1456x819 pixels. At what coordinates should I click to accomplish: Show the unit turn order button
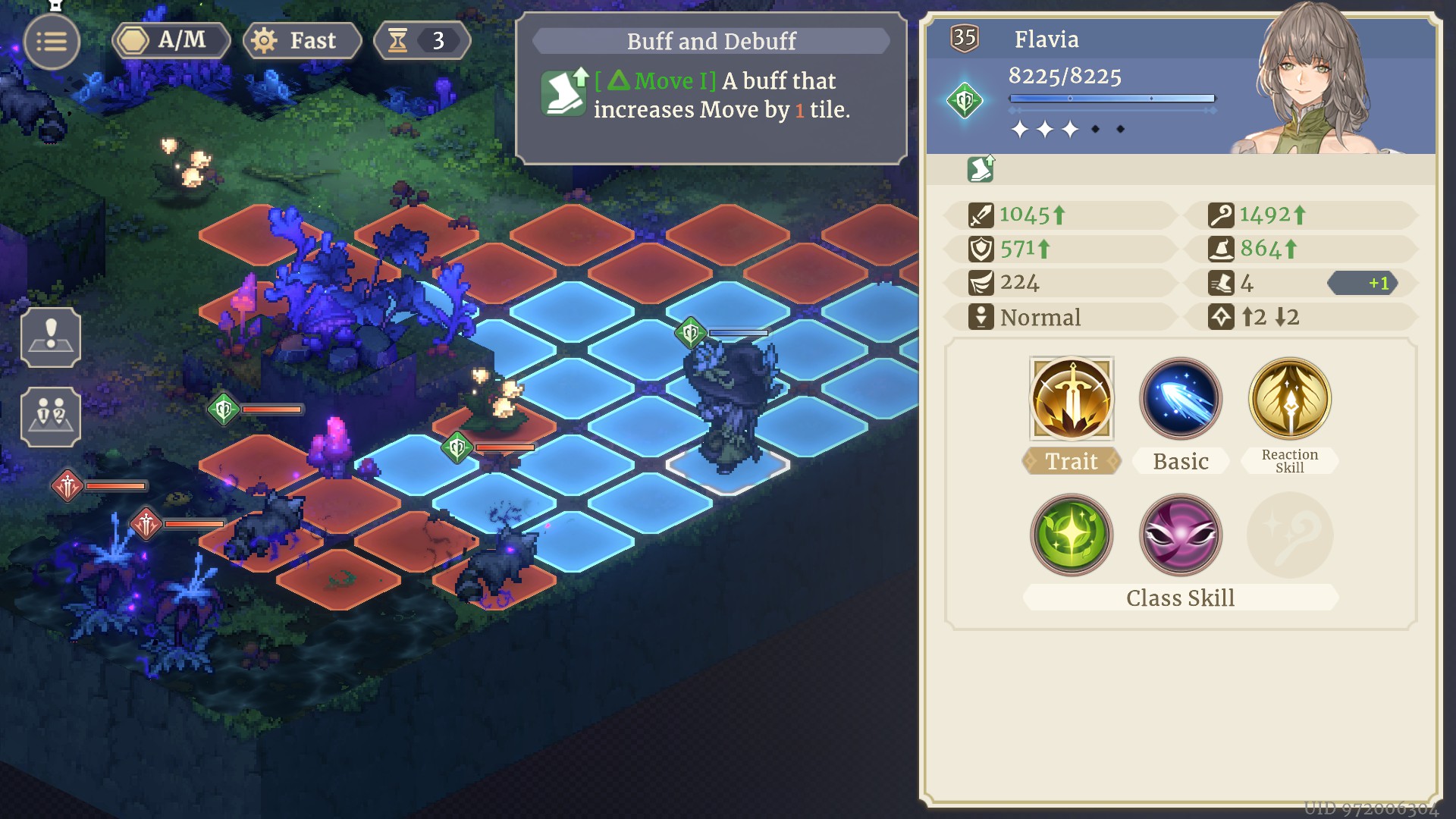coord(51,416)
